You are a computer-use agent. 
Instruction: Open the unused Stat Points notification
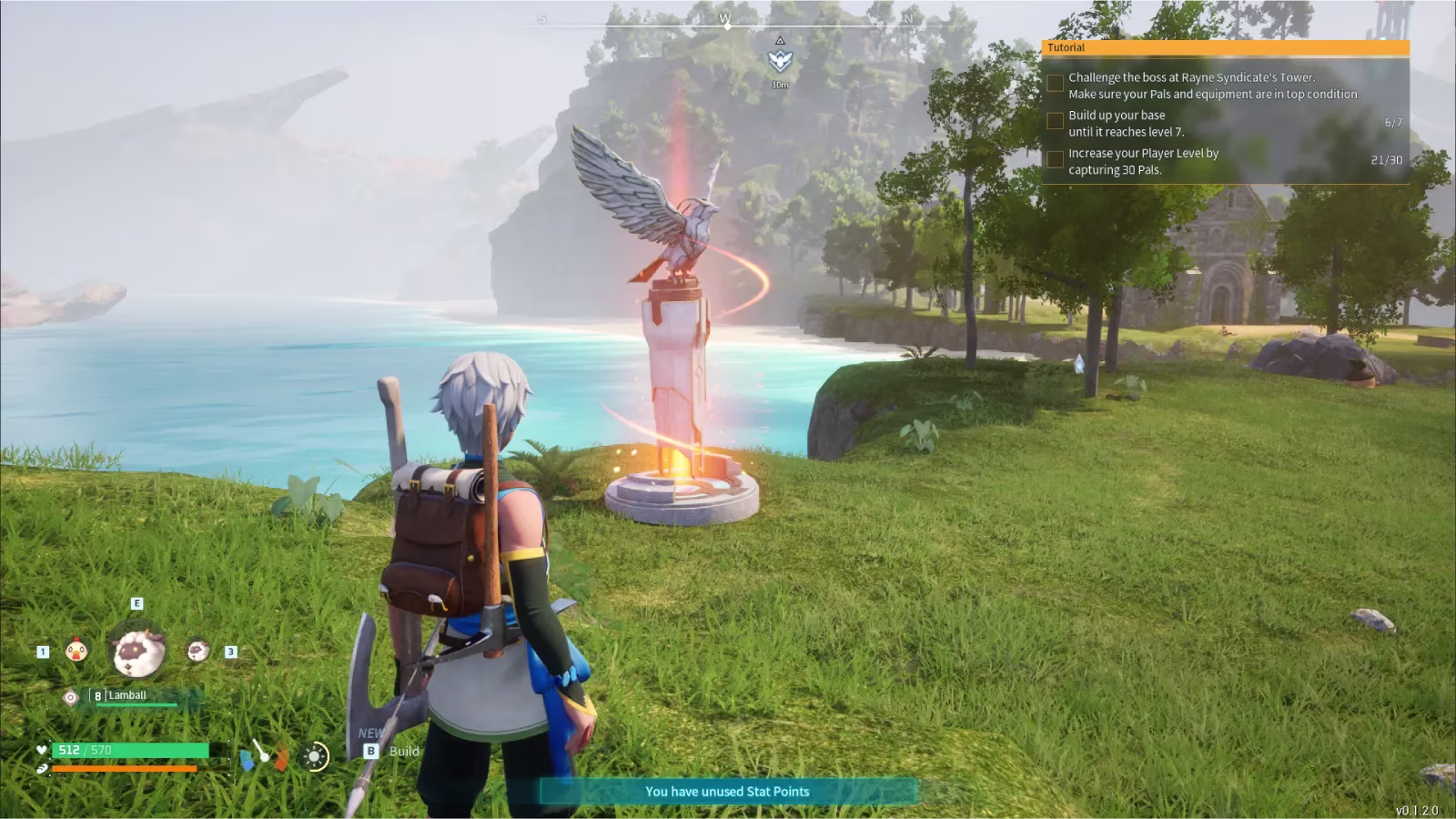pos(727,792)
